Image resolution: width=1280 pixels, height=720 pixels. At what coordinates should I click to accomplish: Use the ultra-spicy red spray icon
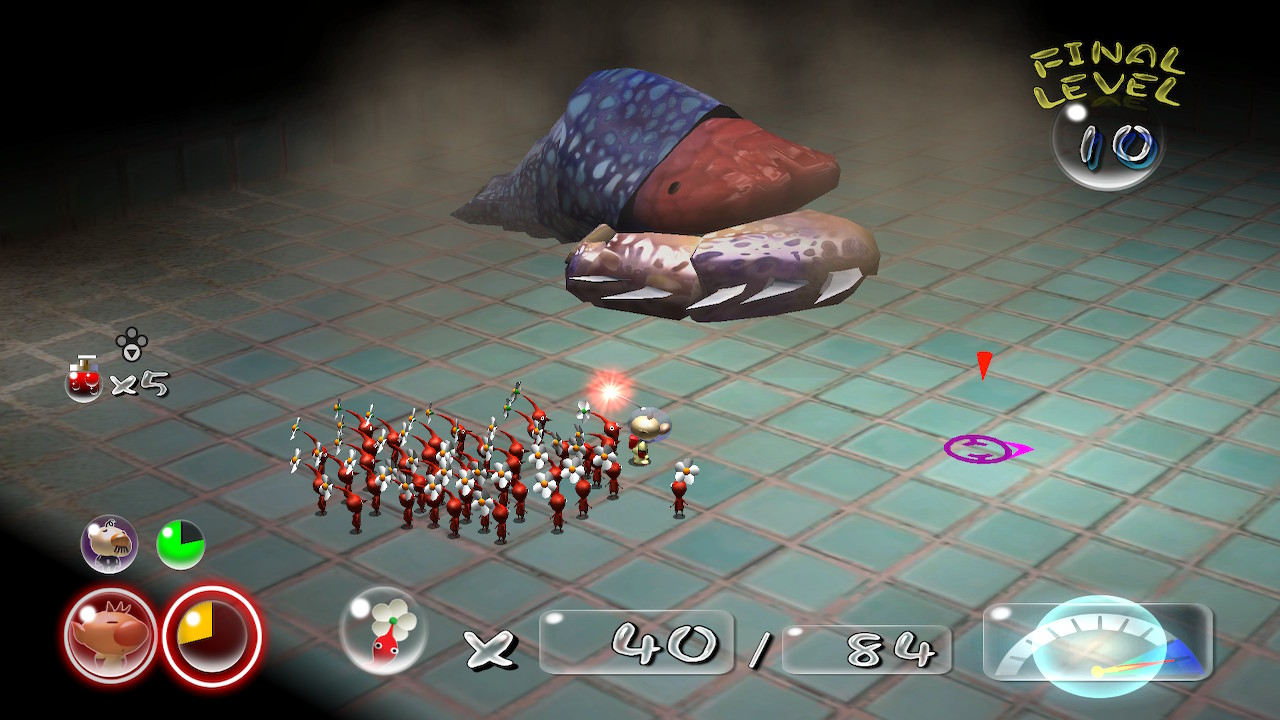pos(84,379)
